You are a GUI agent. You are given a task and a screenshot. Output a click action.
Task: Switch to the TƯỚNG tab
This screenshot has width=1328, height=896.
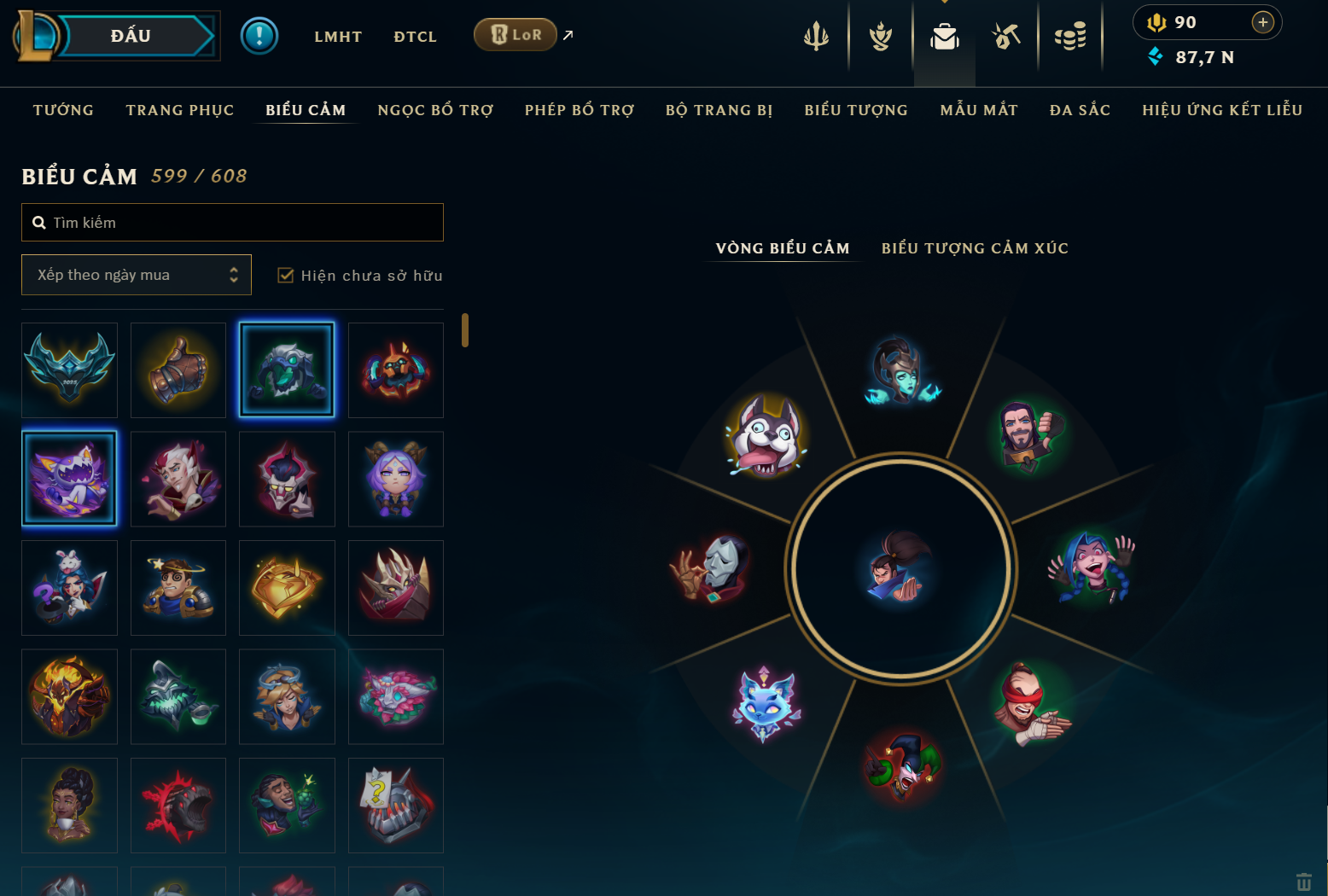pyautogui.click(x=63, y=110)
